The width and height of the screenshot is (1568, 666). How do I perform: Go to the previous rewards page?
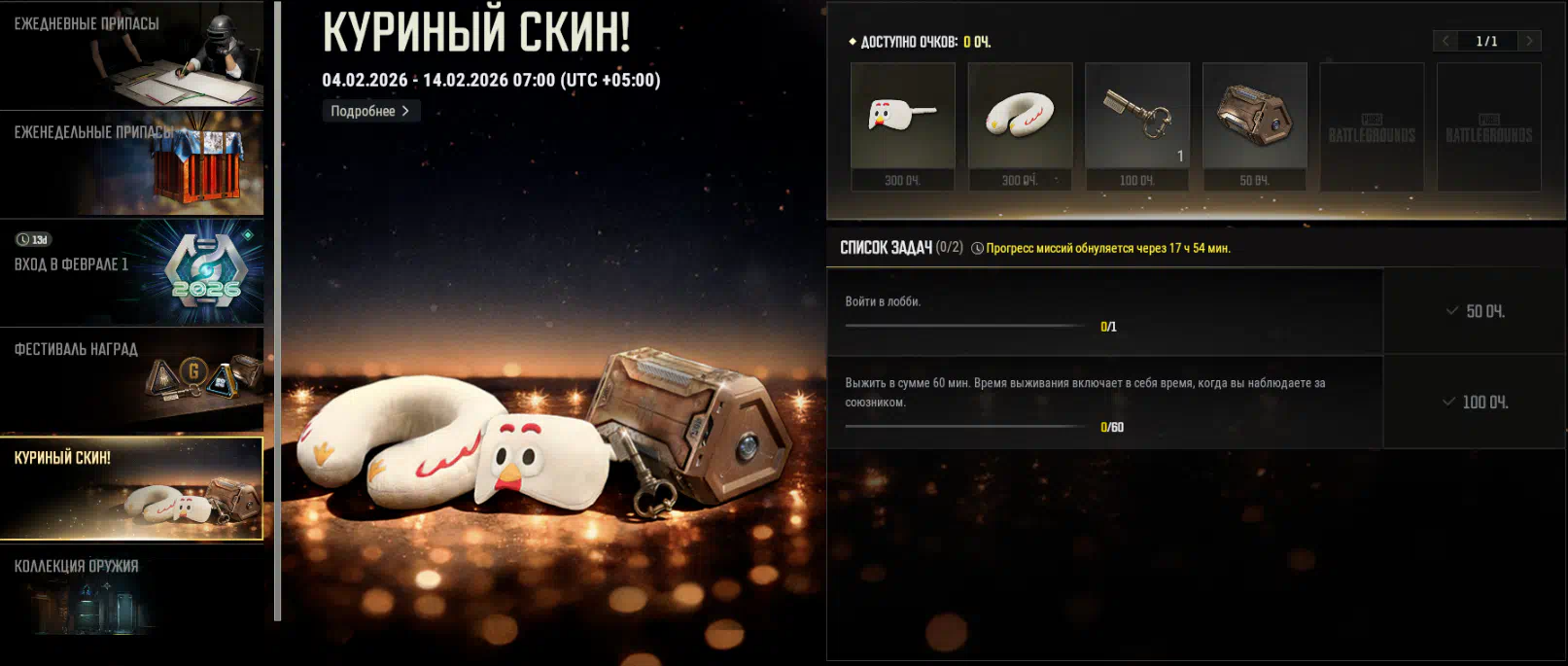(1446, 41)
